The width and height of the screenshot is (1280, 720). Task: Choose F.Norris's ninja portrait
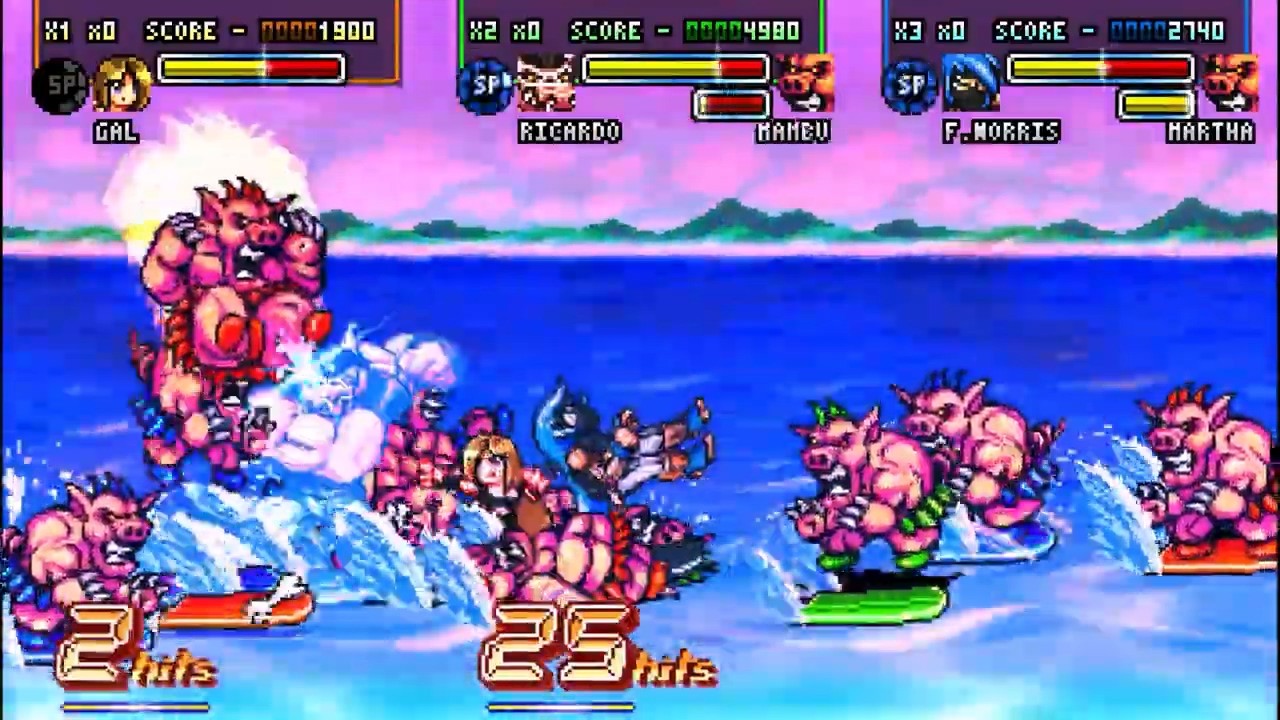coord(971,85)
